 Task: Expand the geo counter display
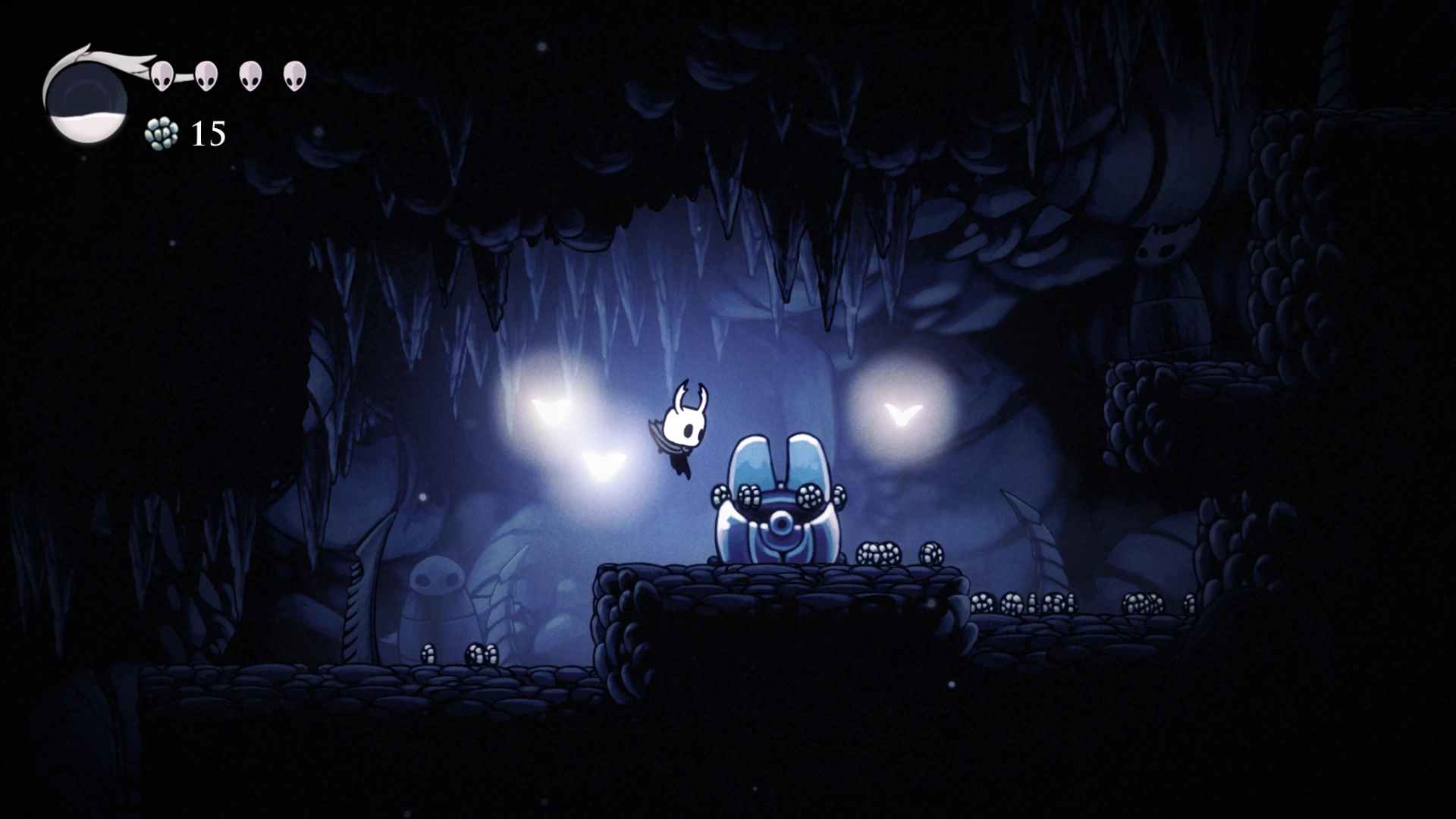coord(186,134)
